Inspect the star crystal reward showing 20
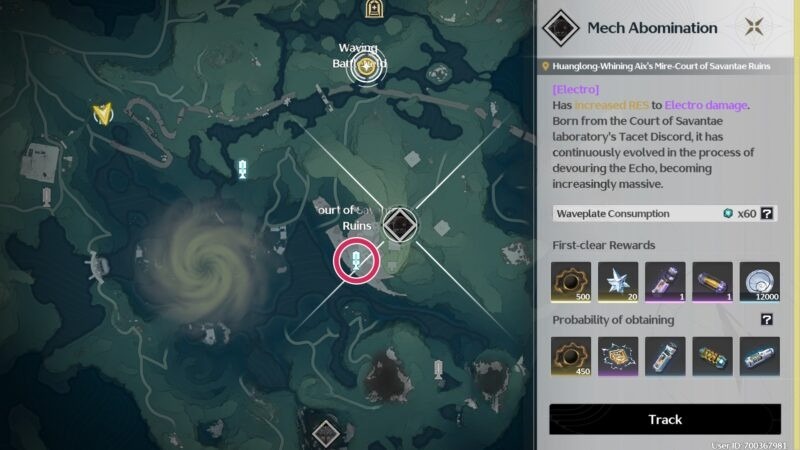 coord(618,282)
